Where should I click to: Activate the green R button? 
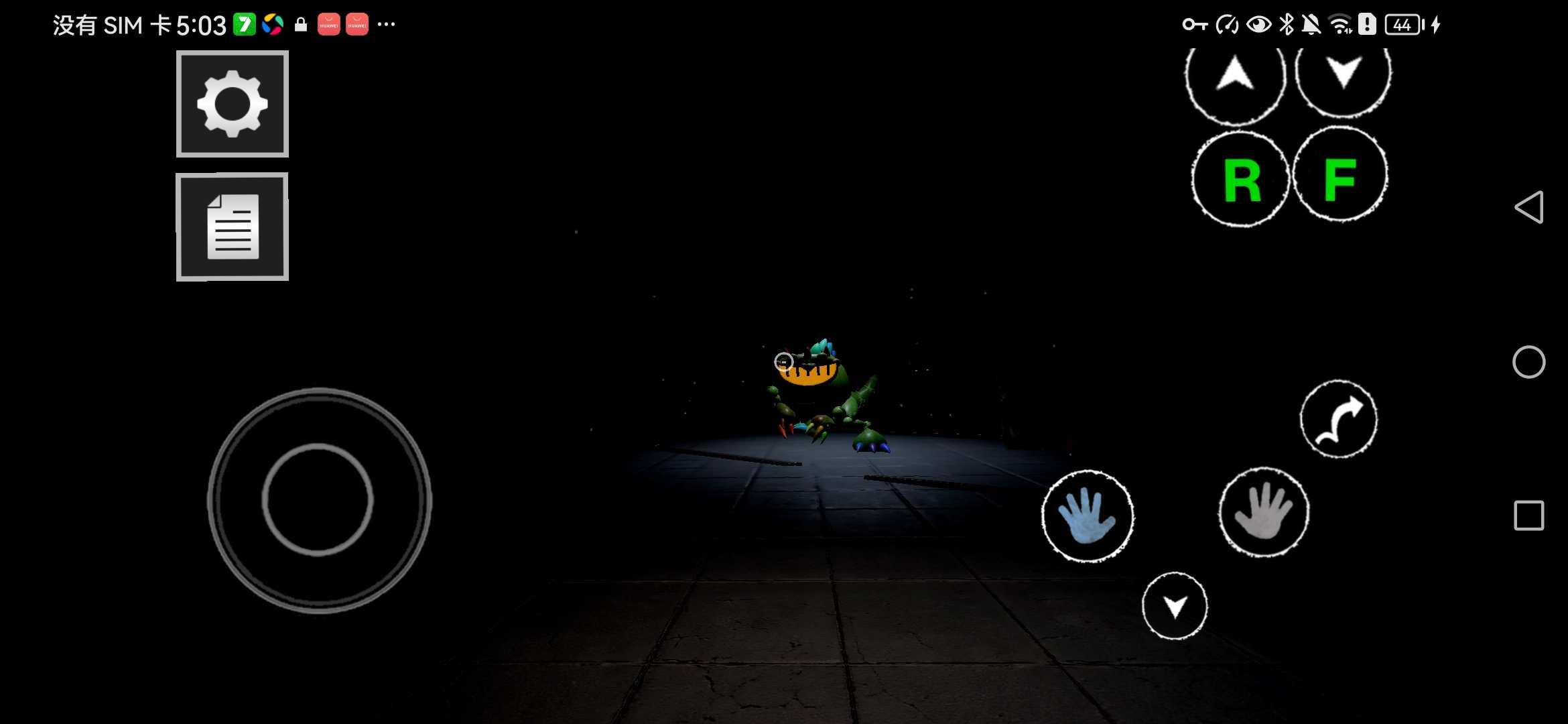click(1240, 179)
